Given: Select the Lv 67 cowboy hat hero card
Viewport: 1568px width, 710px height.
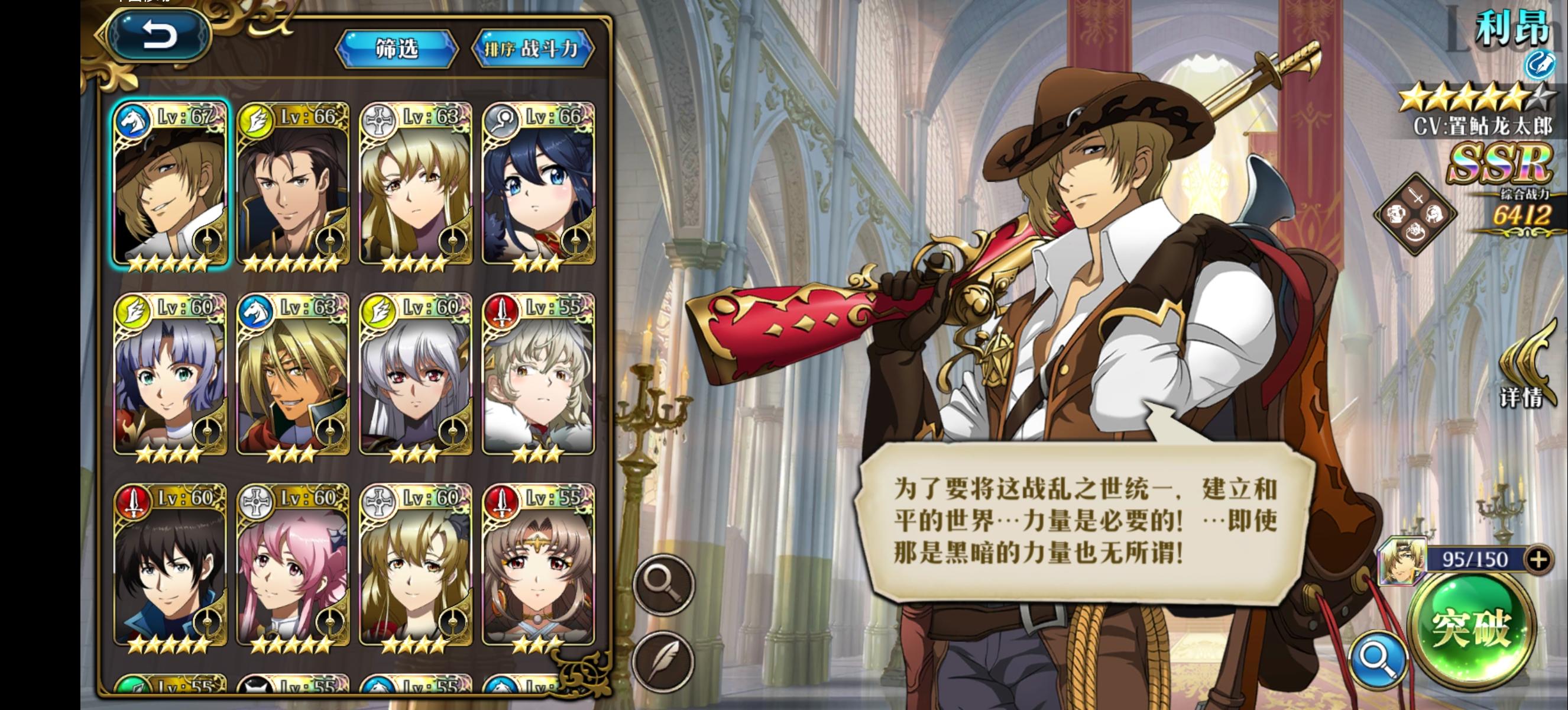Looking at the screenshot, I should point(170,186).
